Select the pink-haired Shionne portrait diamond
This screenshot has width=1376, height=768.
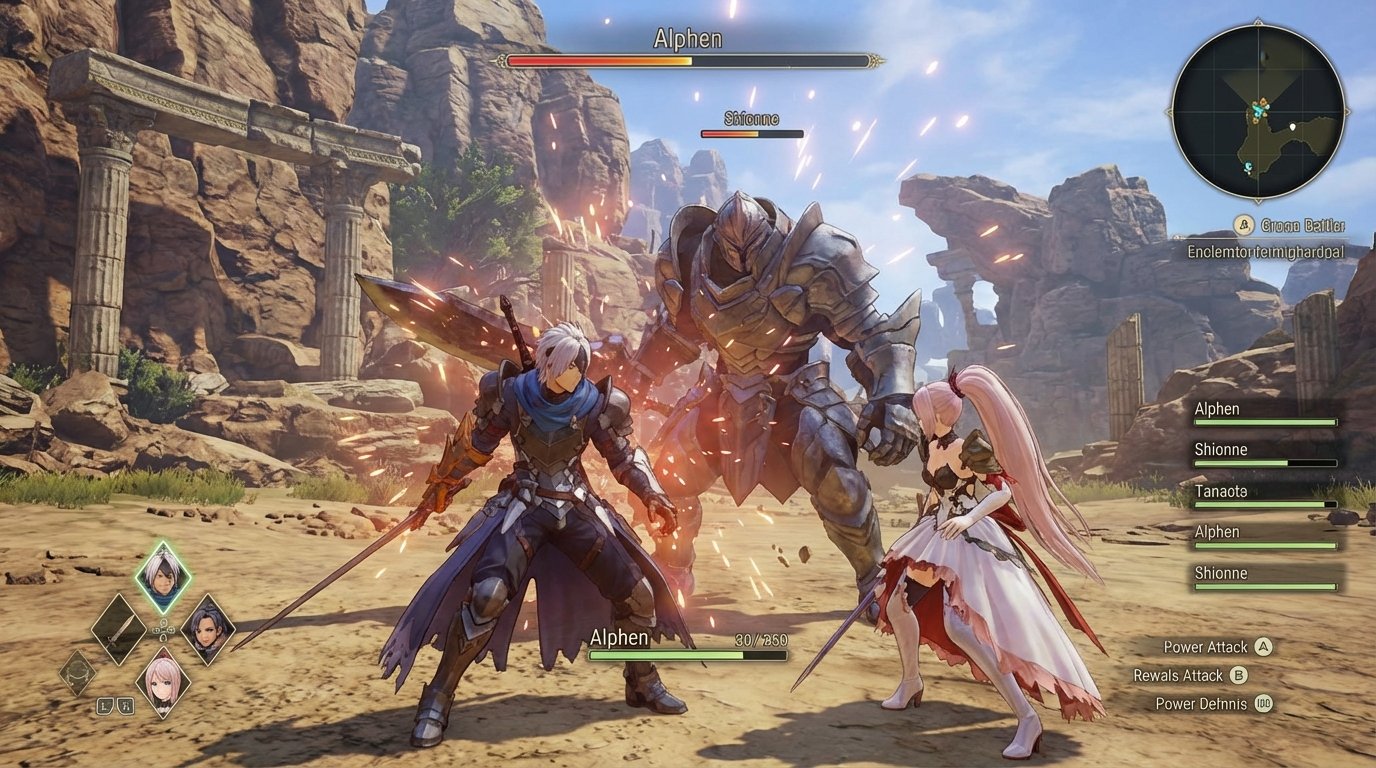pos(160,683)
